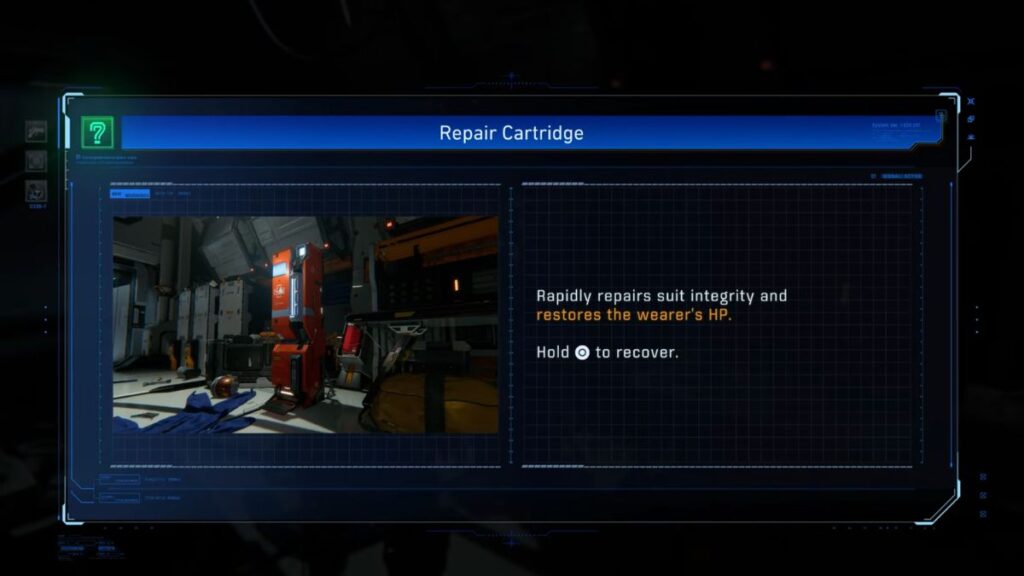Image resolution: width=1024 pixels, height=576 pixels.
Task: Click the green question mark help icon
Action: 97,132
